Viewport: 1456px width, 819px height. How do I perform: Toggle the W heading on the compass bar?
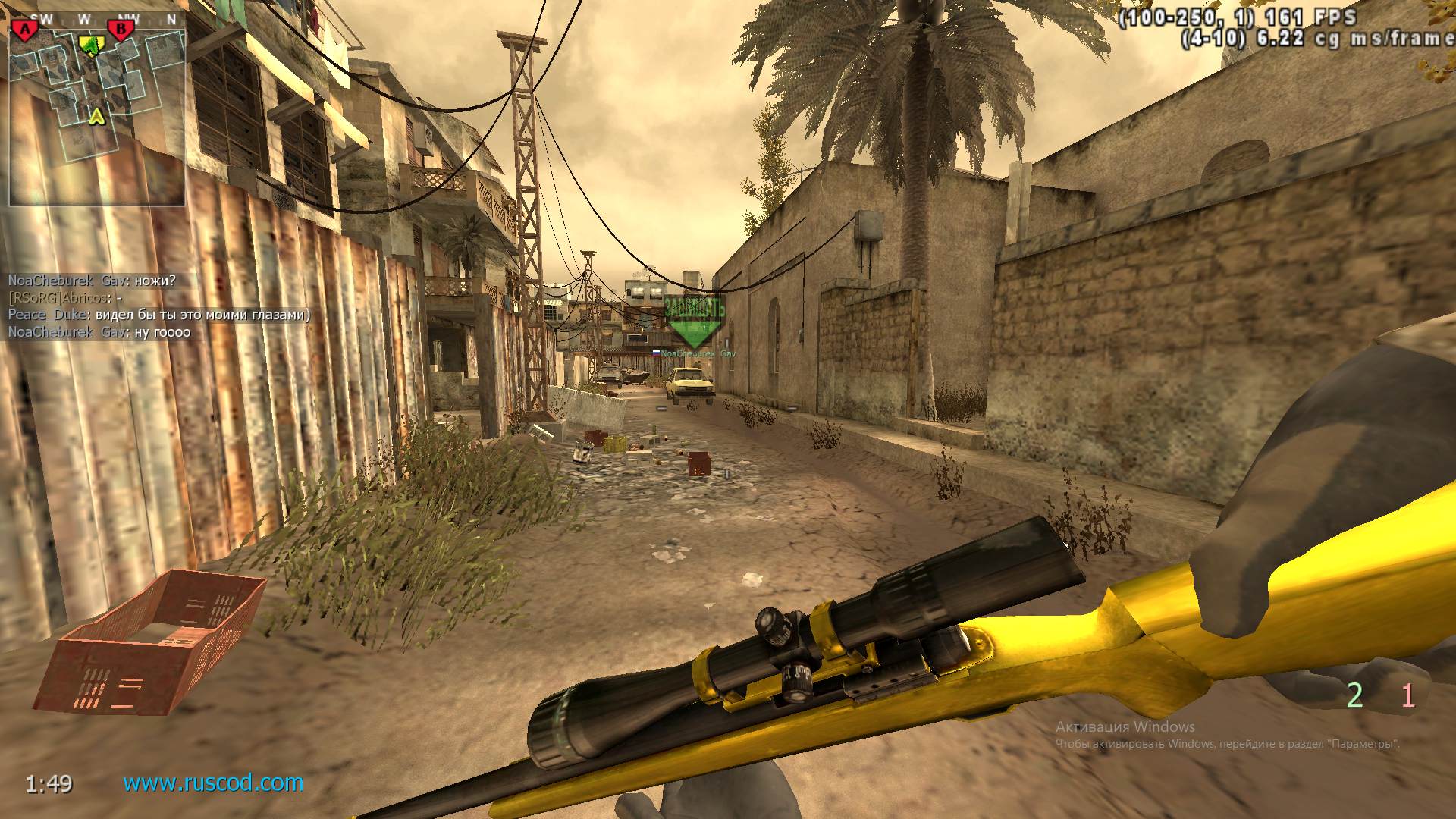(83, 17)
